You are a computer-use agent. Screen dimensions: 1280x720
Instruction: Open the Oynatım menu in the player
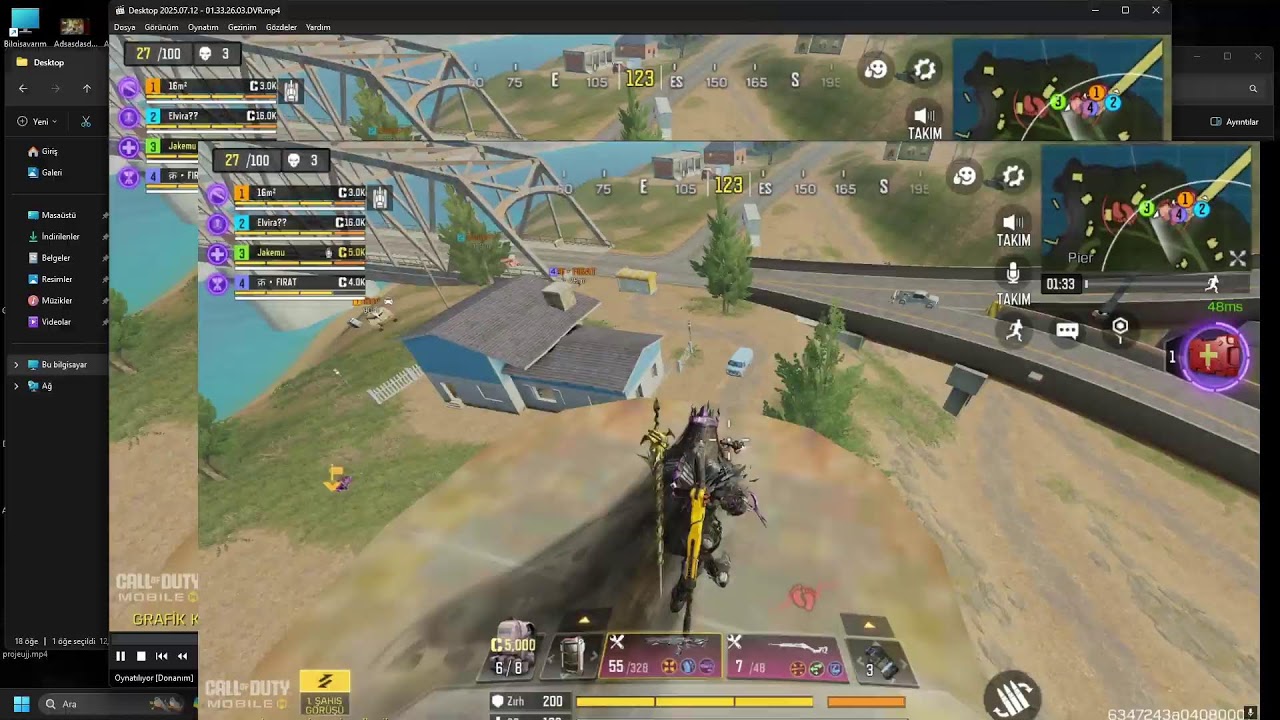(x=202, y=27)
